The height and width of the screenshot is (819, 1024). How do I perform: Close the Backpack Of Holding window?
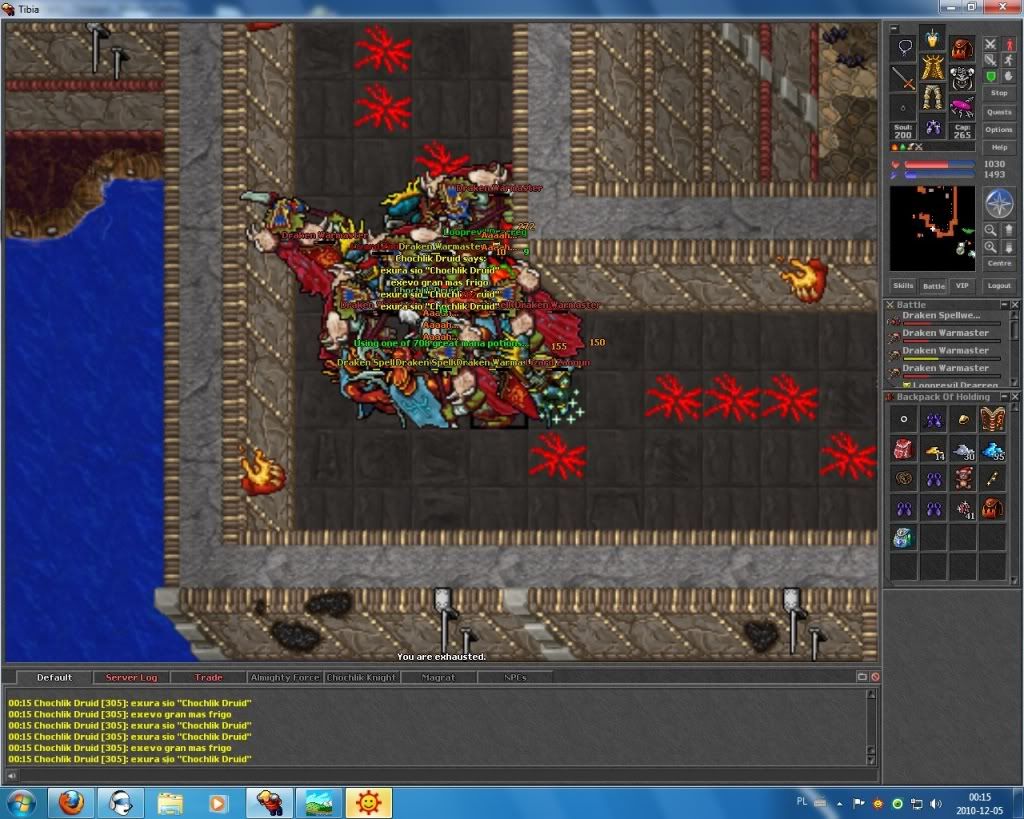tap(1015, 397)
